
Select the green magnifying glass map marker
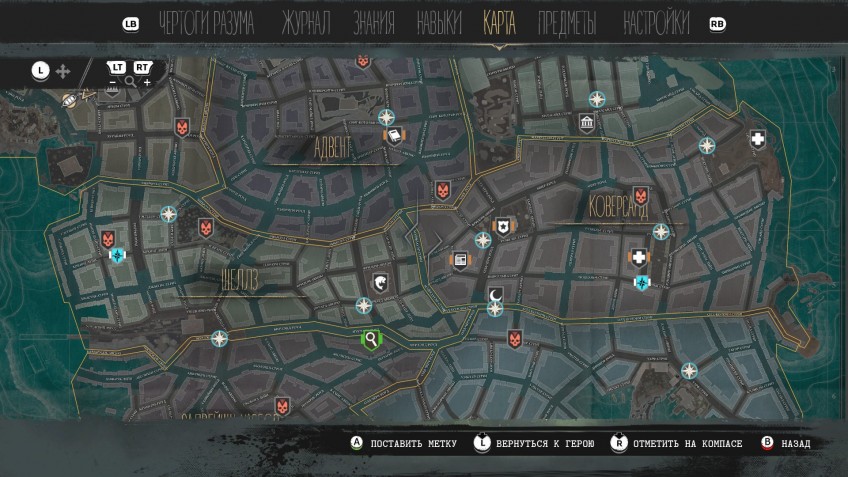(372, 340)
